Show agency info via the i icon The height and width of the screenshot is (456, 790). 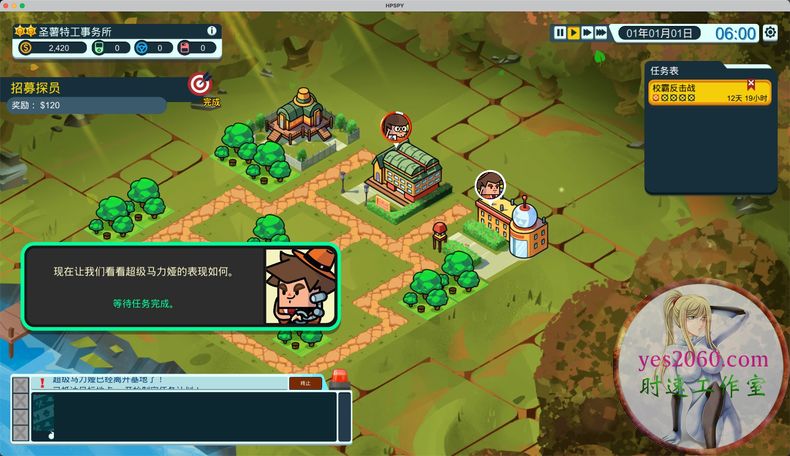point(211,31)
